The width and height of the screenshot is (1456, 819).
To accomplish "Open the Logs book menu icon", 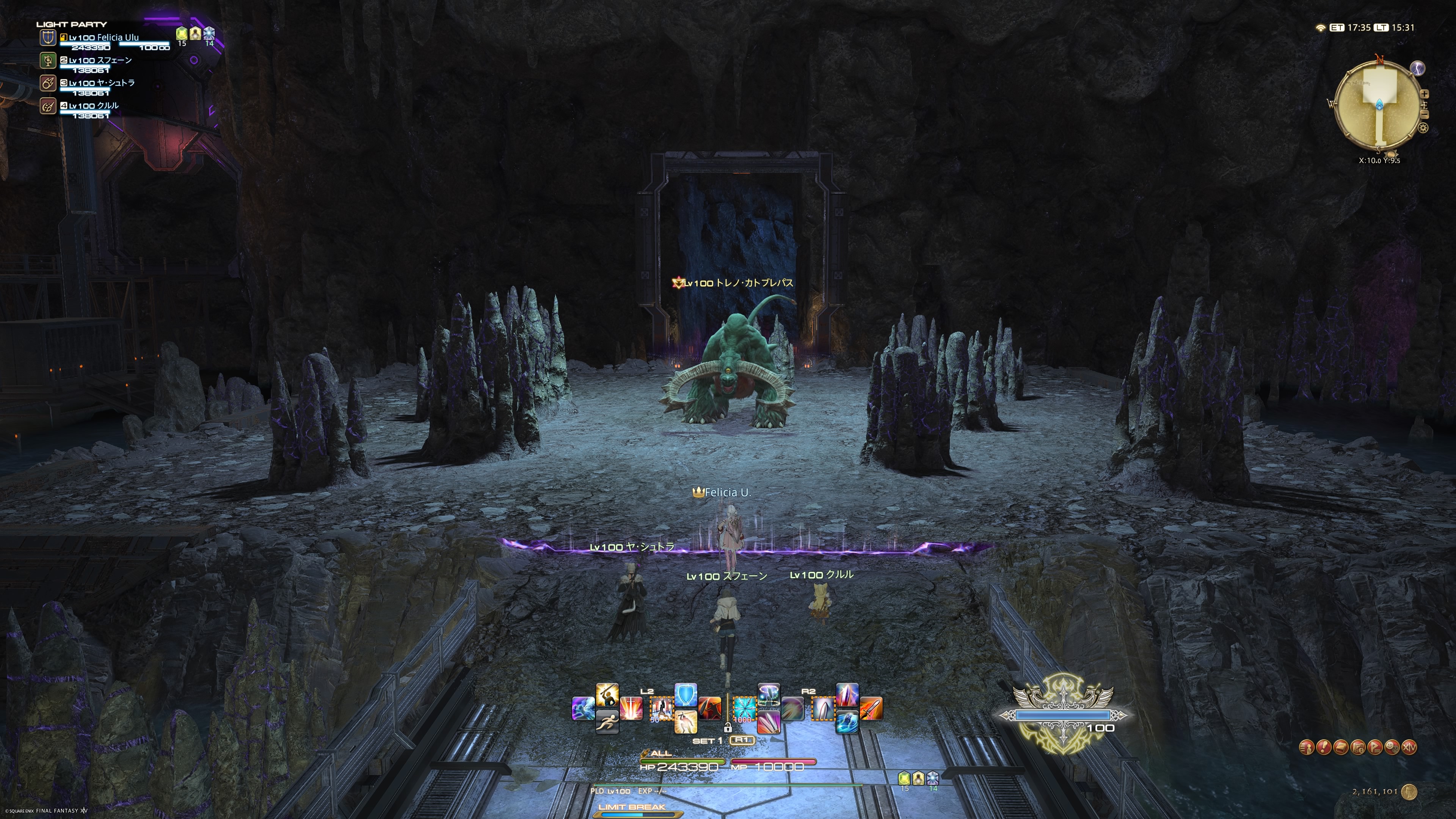I will [1341, 747].
